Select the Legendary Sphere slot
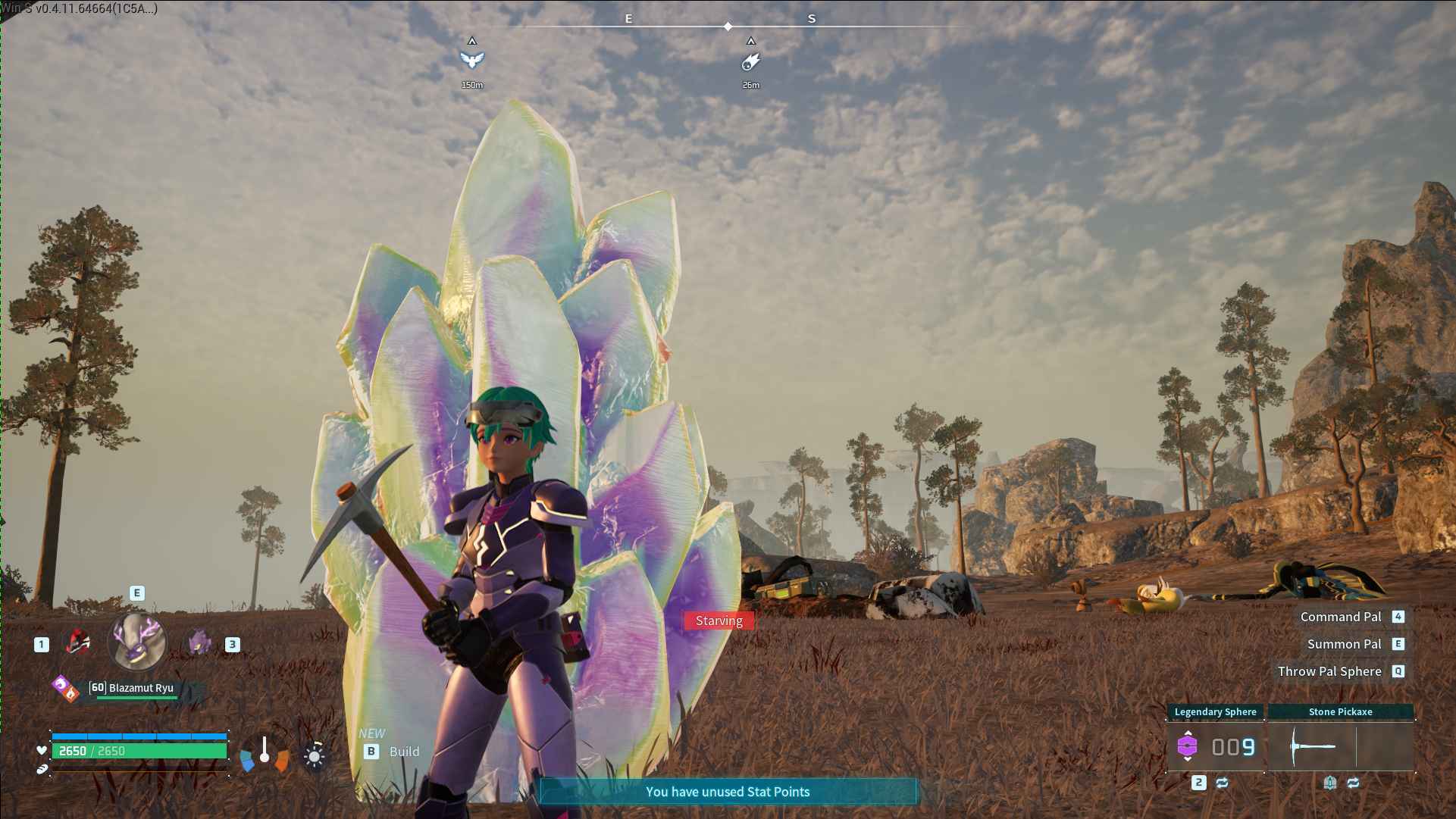The width and height of the screenshot is (1456, 819). click(x=1216, y=746)
